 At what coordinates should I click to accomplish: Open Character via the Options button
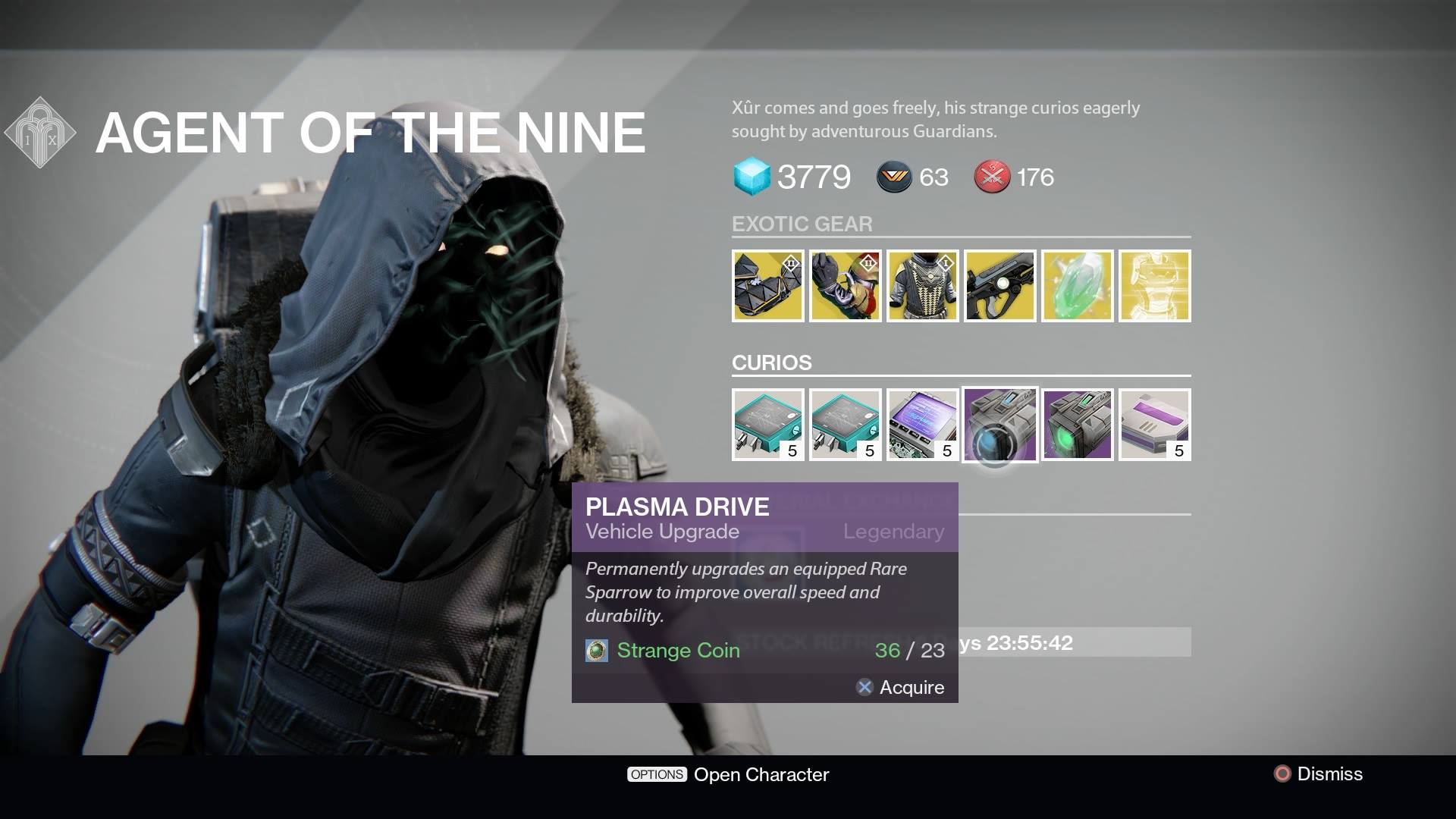[x=657, y=774]
